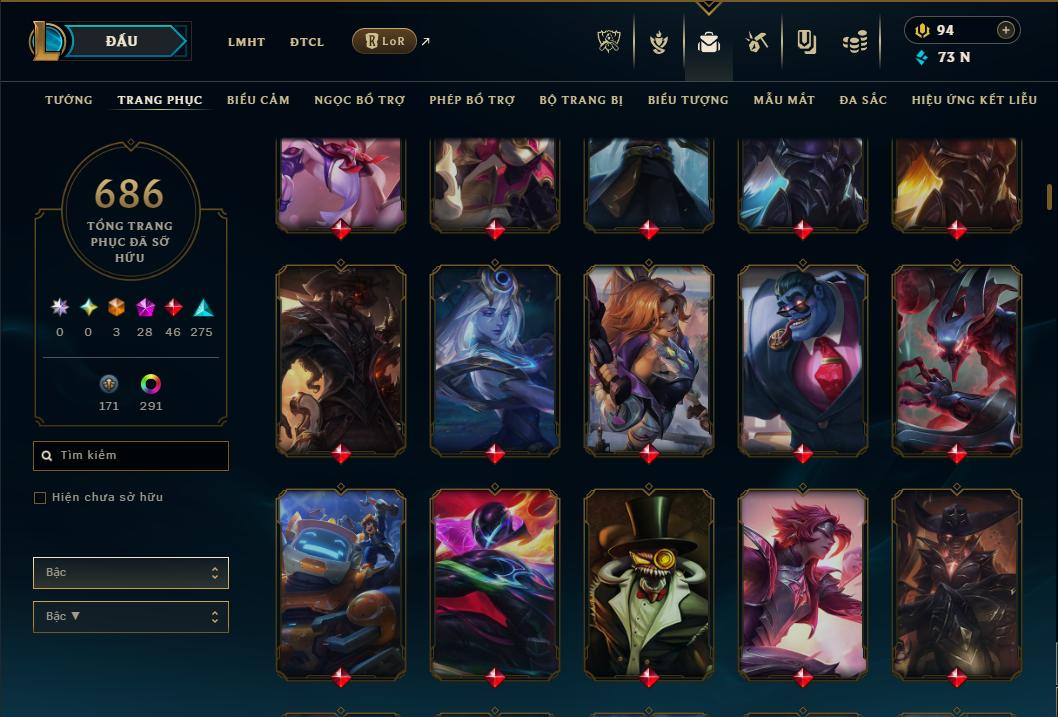Show the BIỂU TƯỢNG tab
1058x717 pixels.
(688, 100)
